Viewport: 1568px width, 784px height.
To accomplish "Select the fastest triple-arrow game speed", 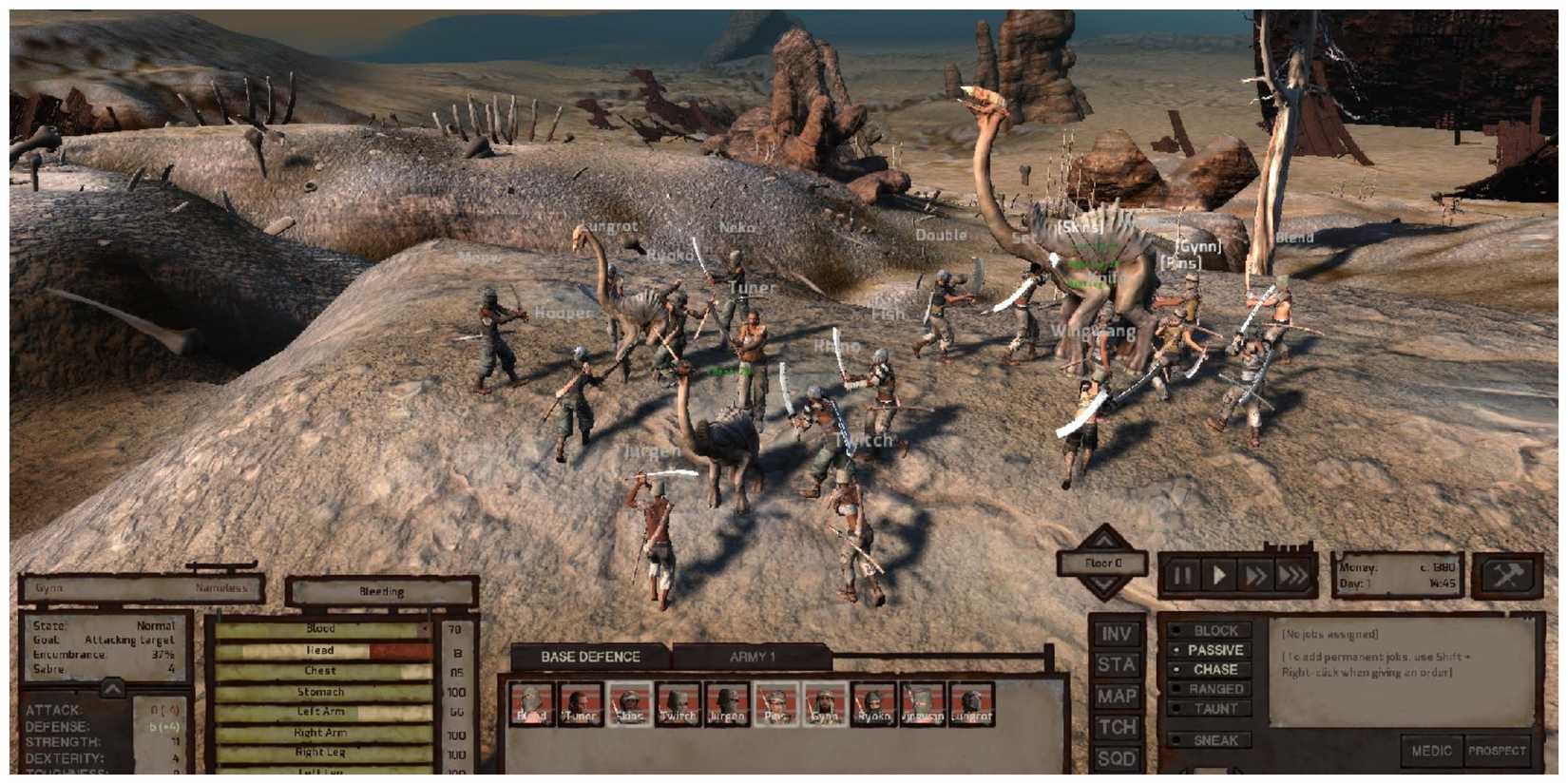I will click(x=1292, y=573).
